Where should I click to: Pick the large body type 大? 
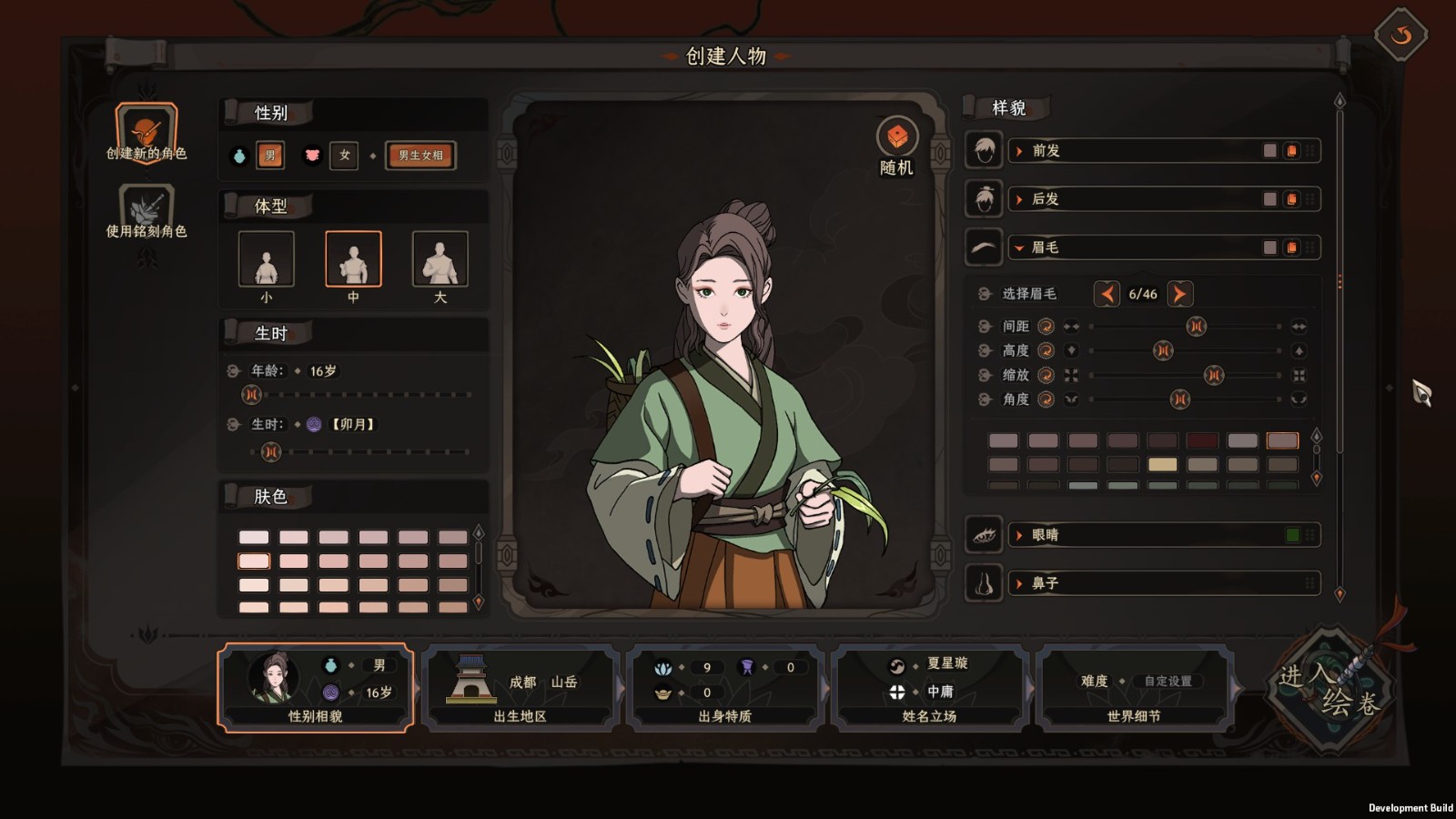click(440, 260)
